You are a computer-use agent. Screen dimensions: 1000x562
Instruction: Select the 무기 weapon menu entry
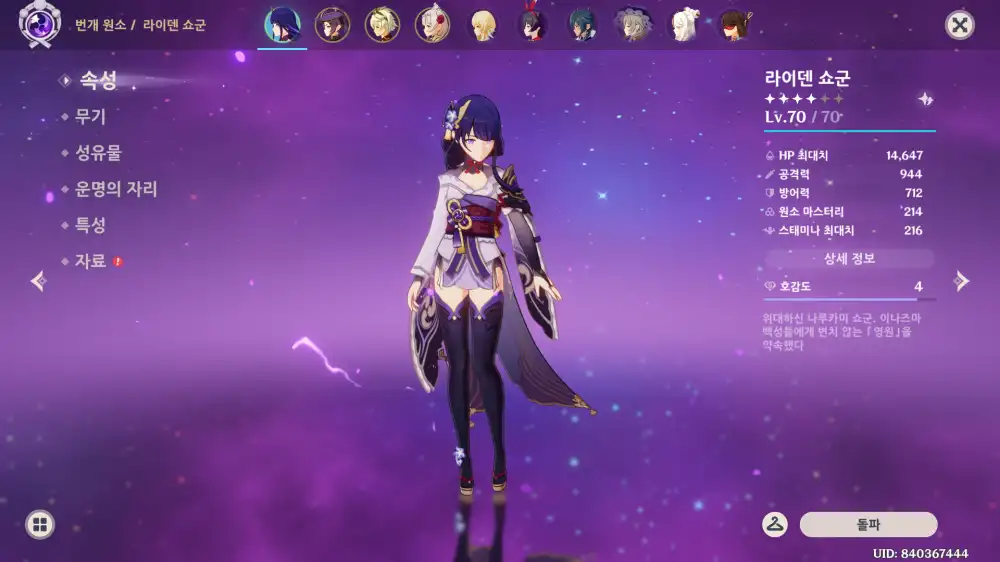(x=90, y=116)
